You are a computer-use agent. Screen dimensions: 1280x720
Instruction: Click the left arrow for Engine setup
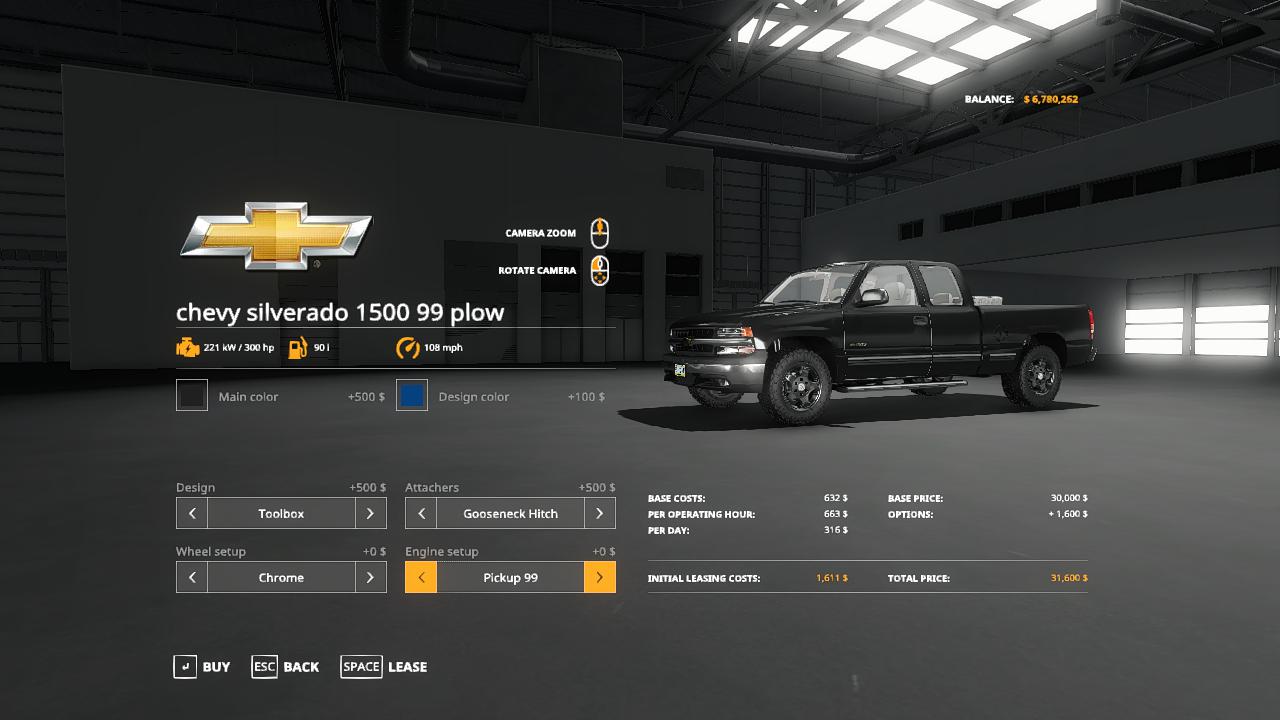pos(421,578)
